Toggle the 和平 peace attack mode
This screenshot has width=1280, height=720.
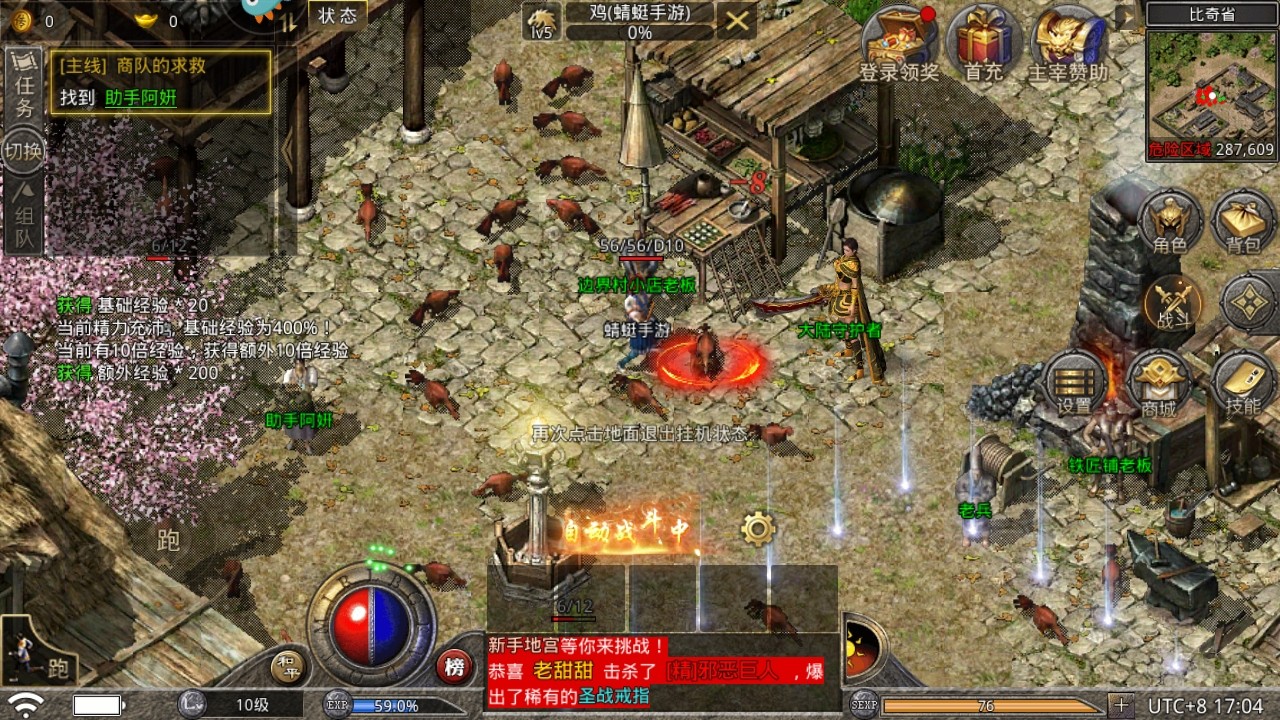pos(289,666)
